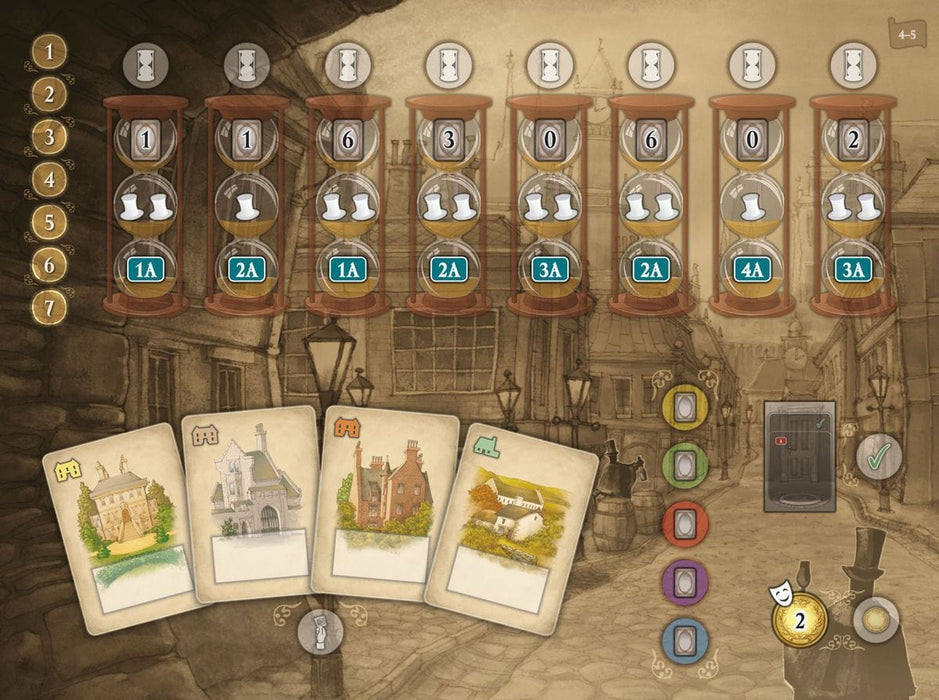Pick the purple card circle
This screenshot has height=700, width=939.
pyautogui.click(x=686, y=580)
